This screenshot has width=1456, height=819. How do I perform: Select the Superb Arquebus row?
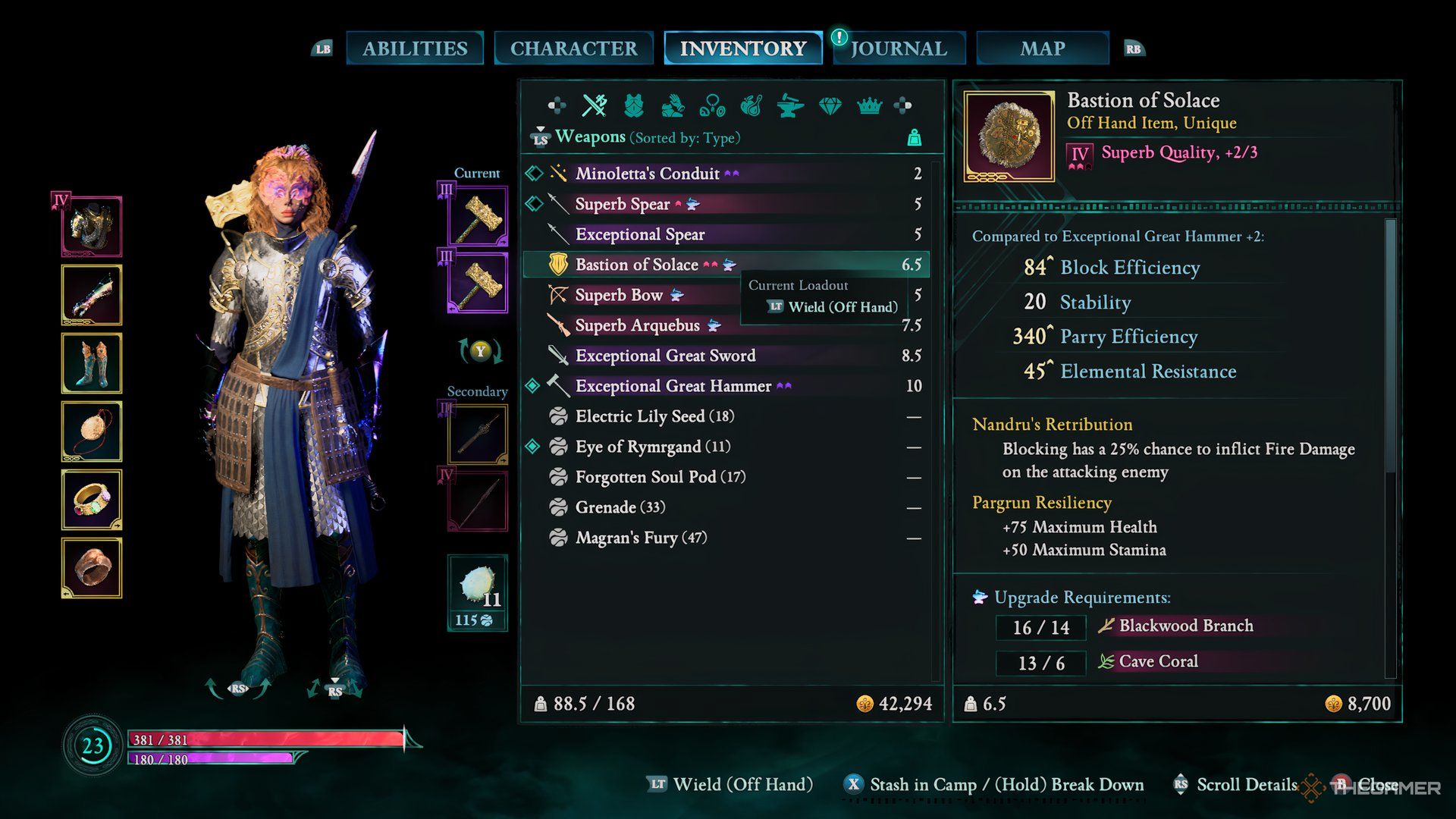[x=637, y=325]
